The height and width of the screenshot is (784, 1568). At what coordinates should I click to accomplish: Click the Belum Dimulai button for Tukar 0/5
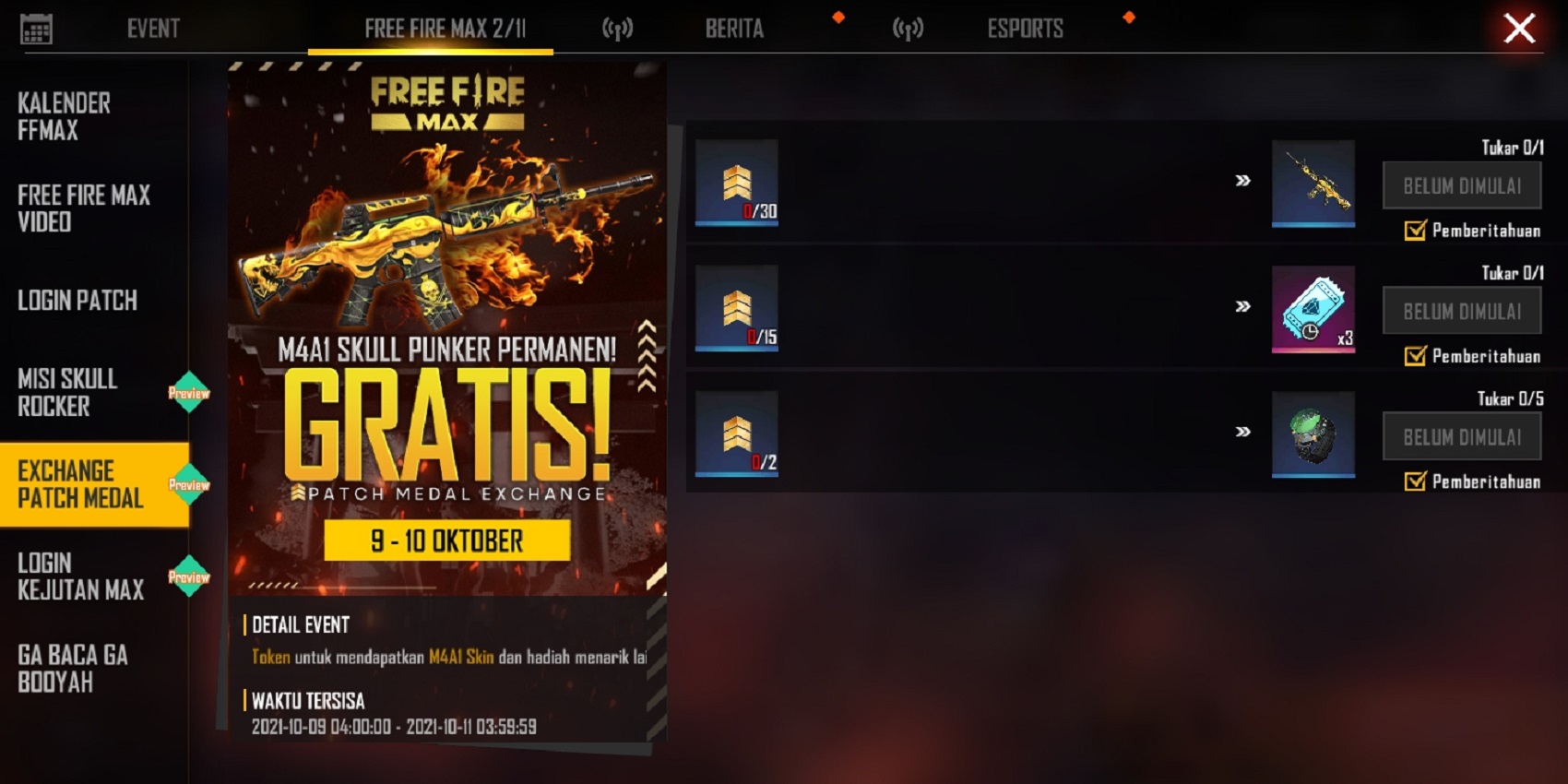[1461, 435]
